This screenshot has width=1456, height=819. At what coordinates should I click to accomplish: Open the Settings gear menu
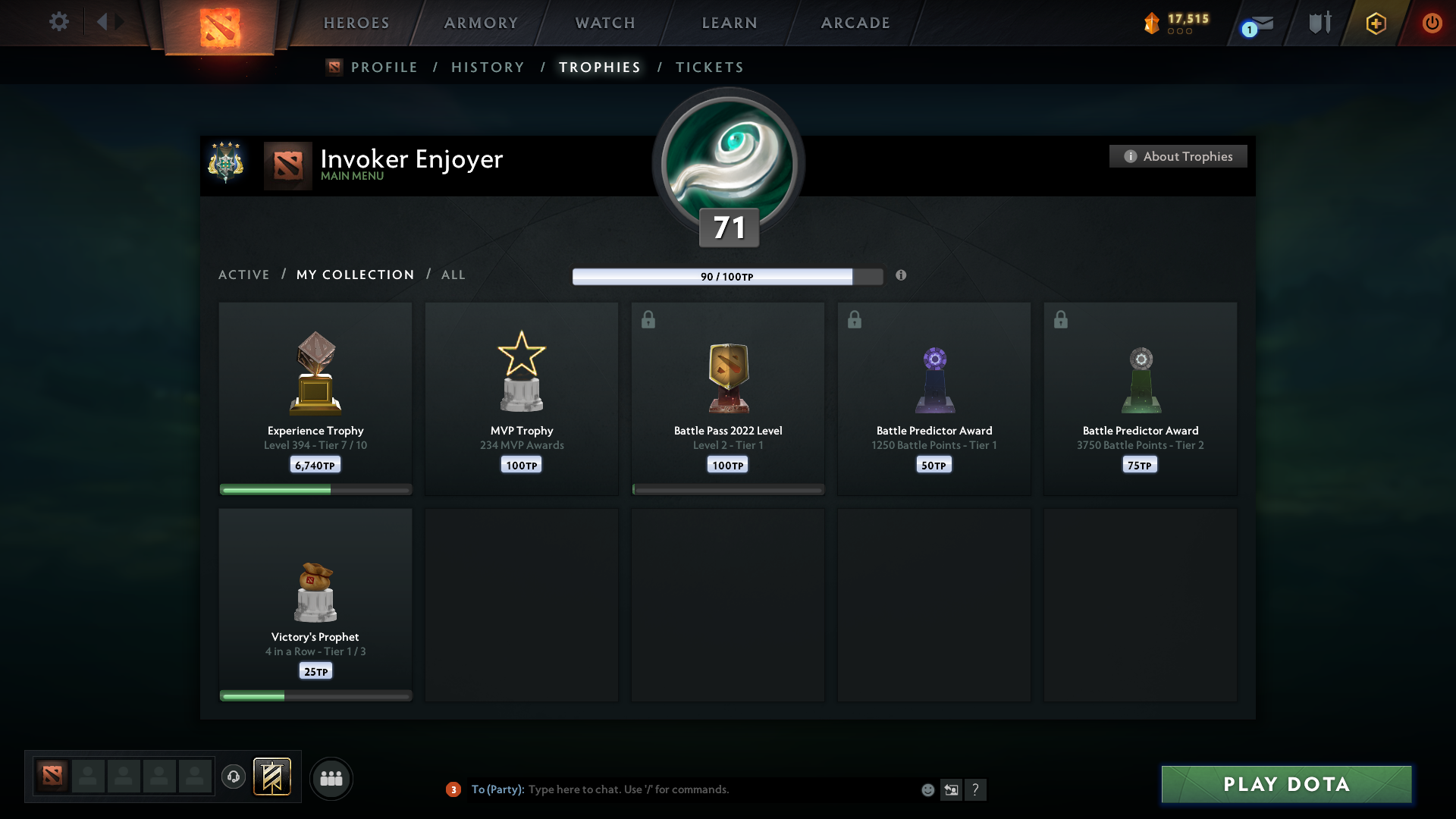59,22
